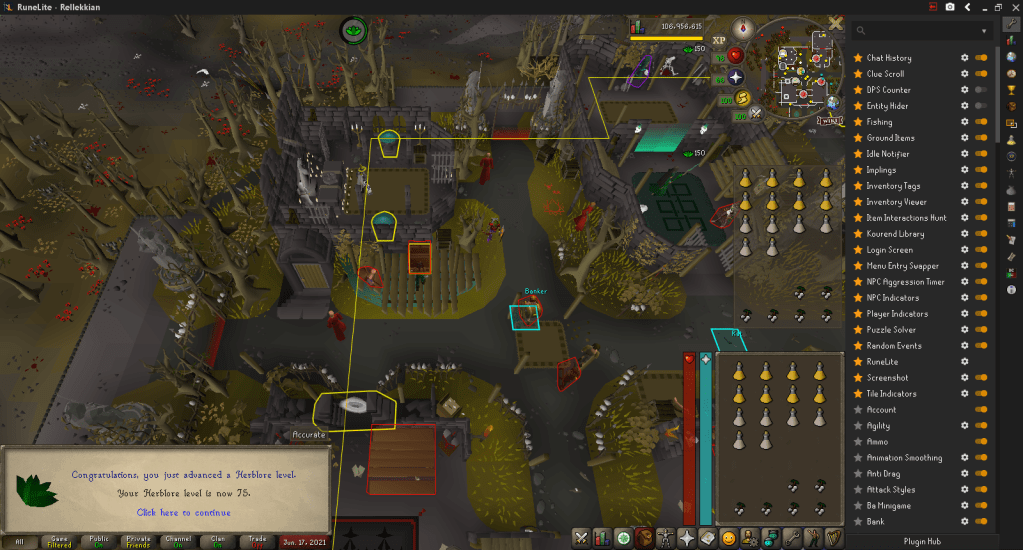Open the Plugin Hub
This screenshot has height=550, width=1023.
tap(920, 541)
